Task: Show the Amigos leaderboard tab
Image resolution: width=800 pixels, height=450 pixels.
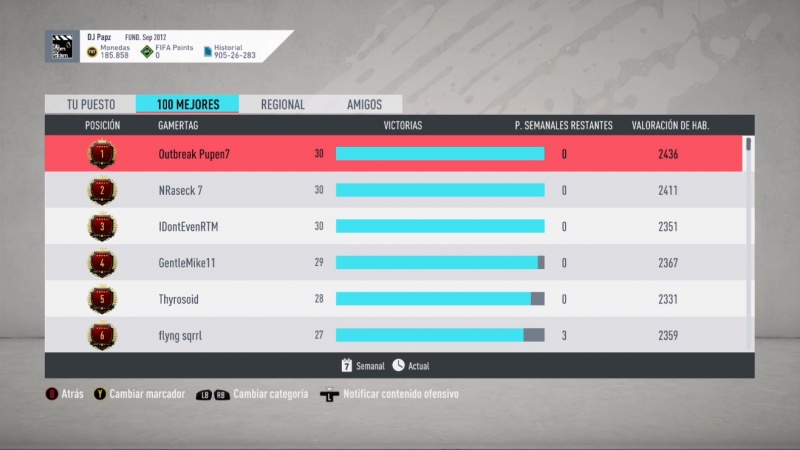Action: click(364, 104)
